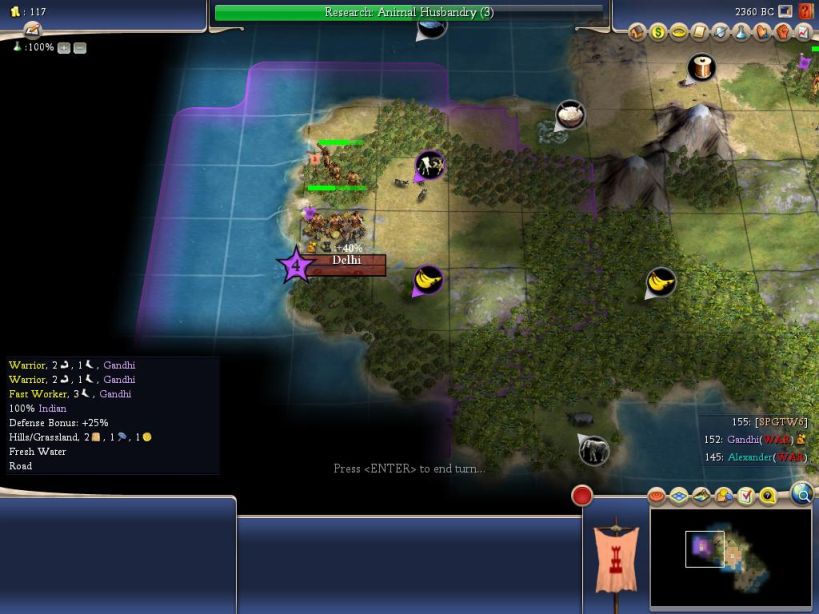819x614 pixels.
Task: Open the Military Advisor fist icon
Action: pos(780,32)
